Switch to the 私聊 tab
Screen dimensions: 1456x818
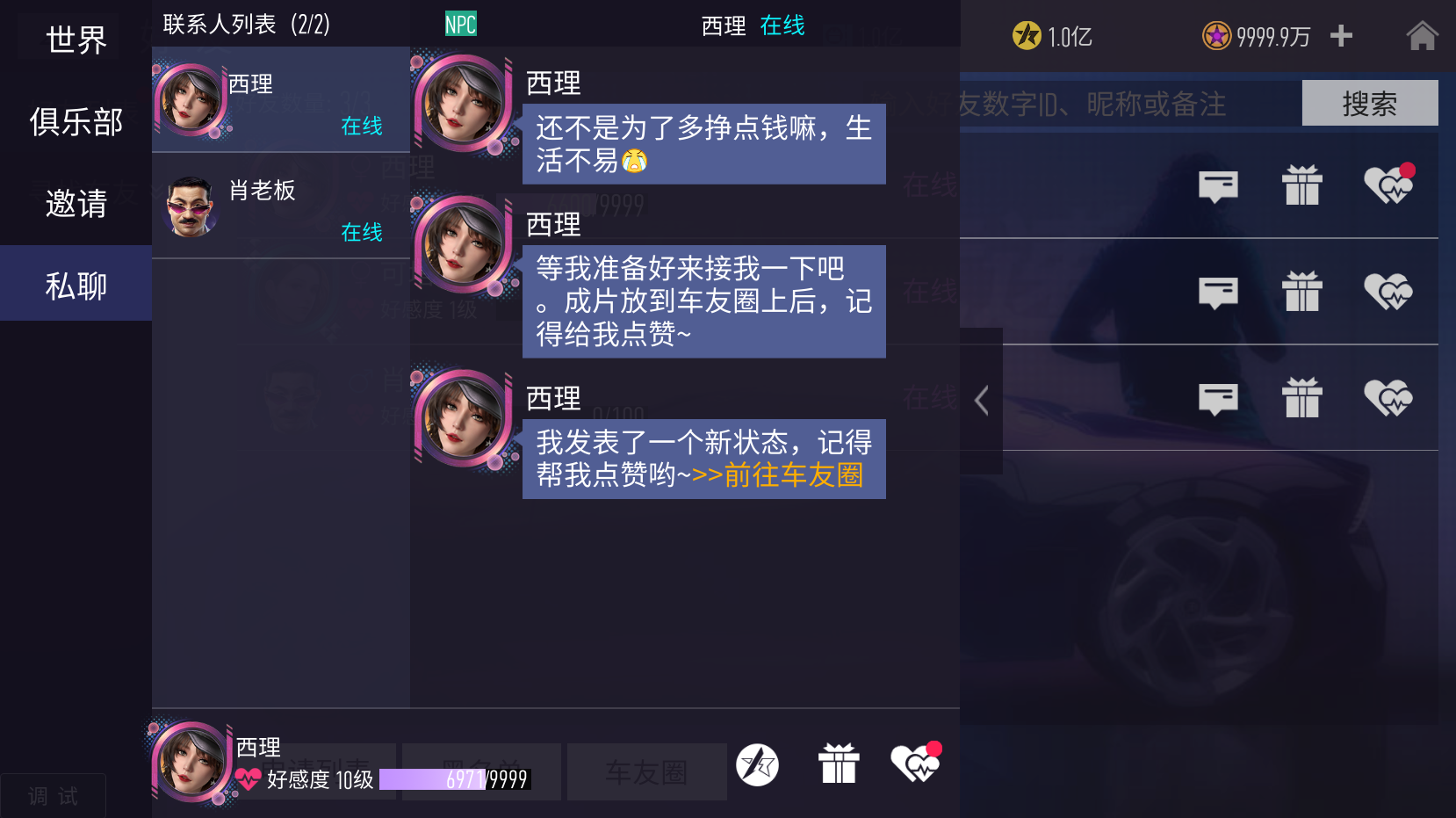75,283
